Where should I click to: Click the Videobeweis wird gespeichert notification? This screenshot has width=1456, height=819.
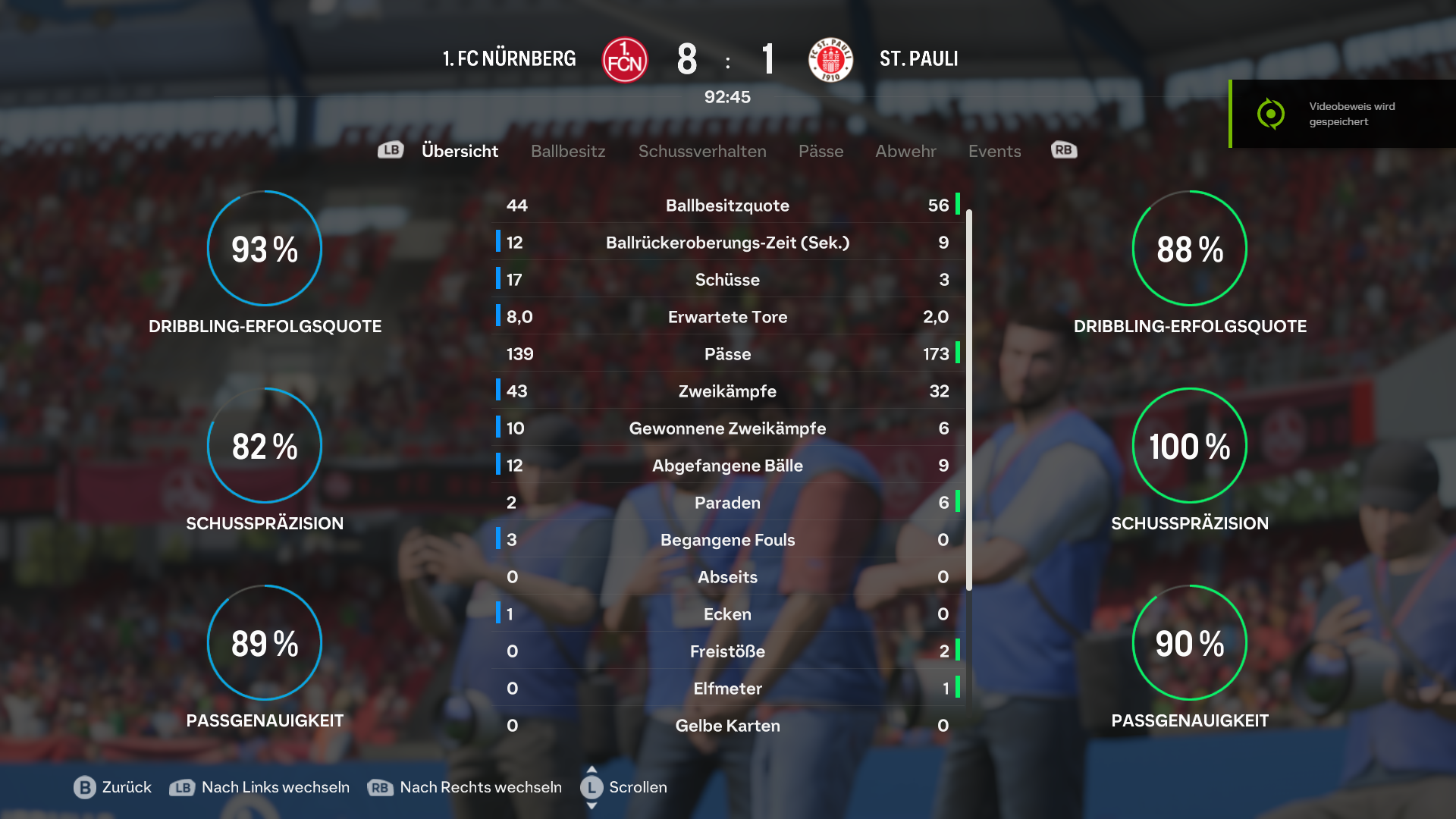(1342, 114)
